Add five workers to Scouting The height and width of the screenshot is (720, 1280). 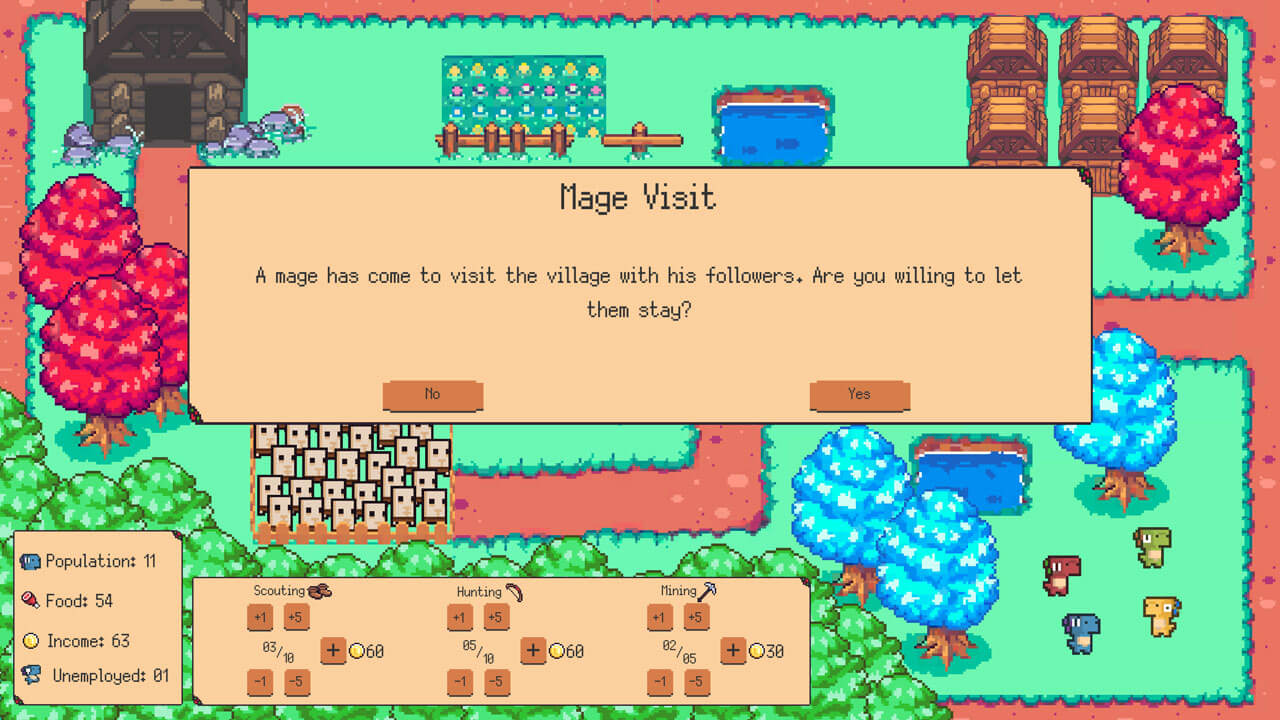[x=296, y=617]
